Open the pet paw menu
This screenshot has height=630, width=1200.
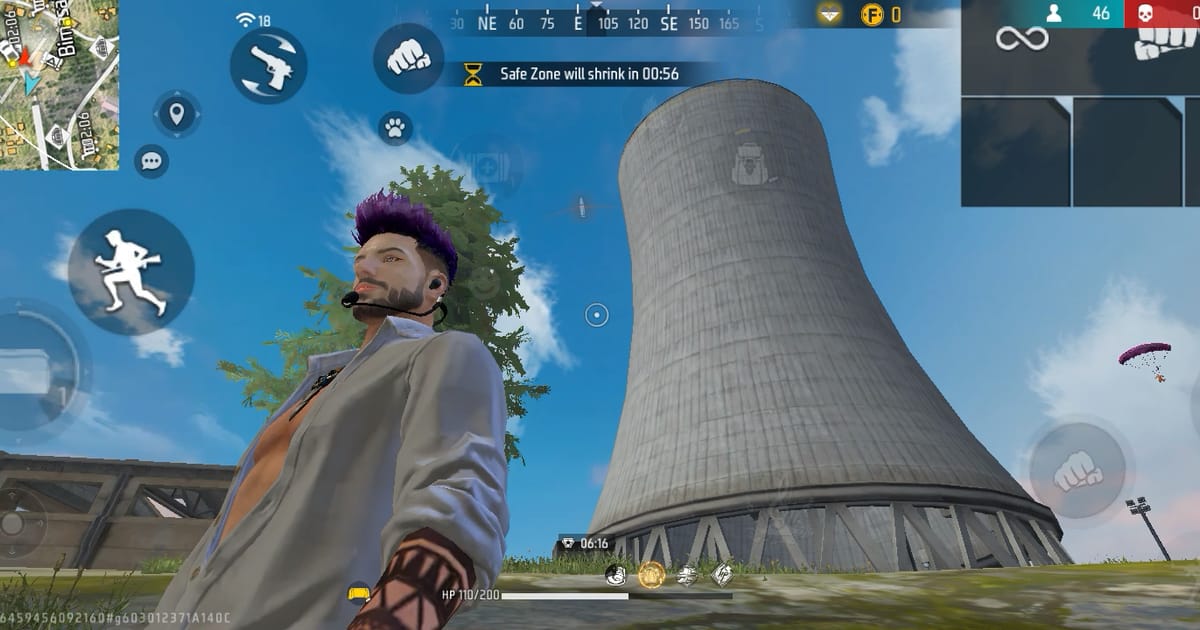click(396, 128)
